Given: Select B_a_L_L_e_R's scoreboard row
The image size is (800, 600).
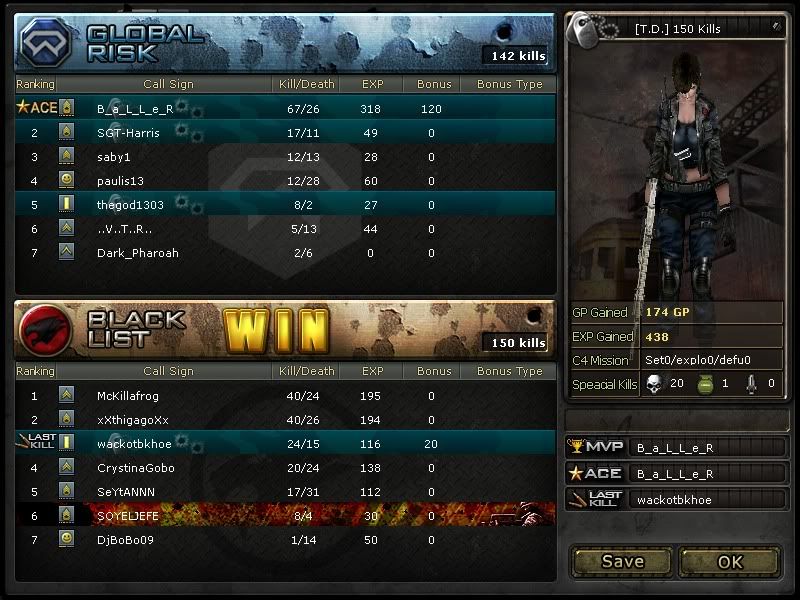Looking at the screenshot, I should point(285,108).
